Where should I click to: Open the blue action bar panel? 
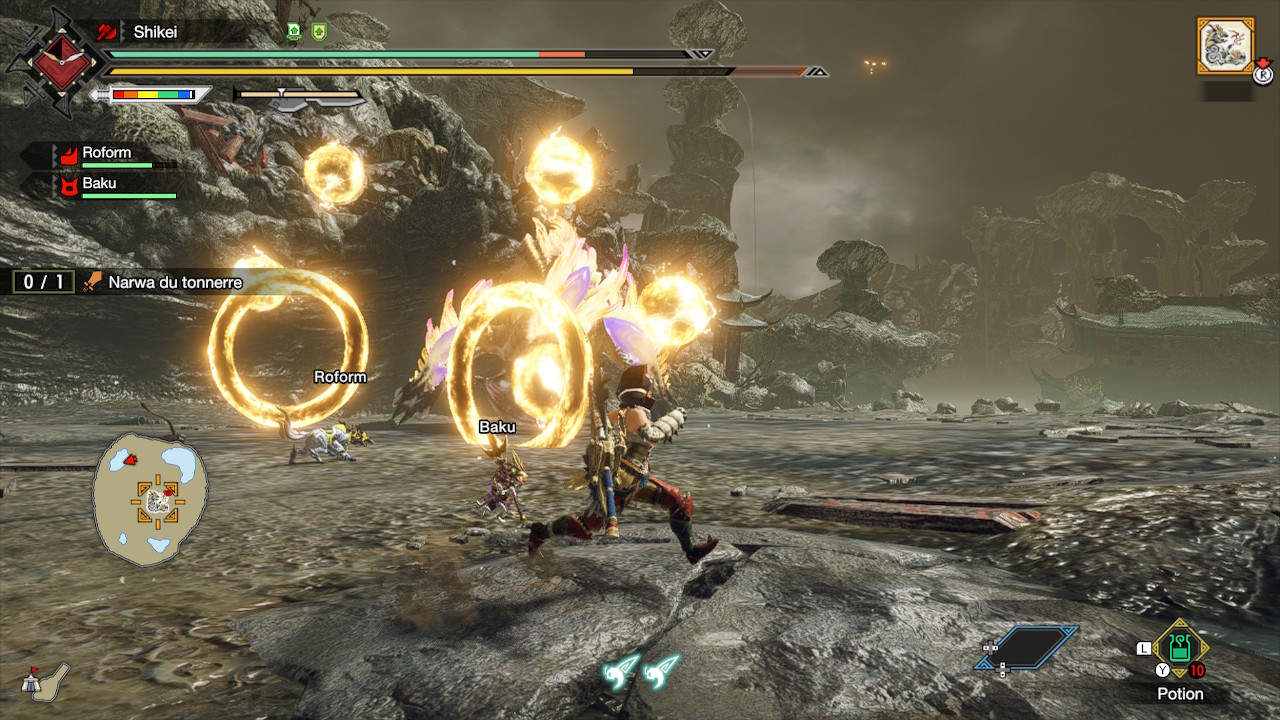(1027, 648)
